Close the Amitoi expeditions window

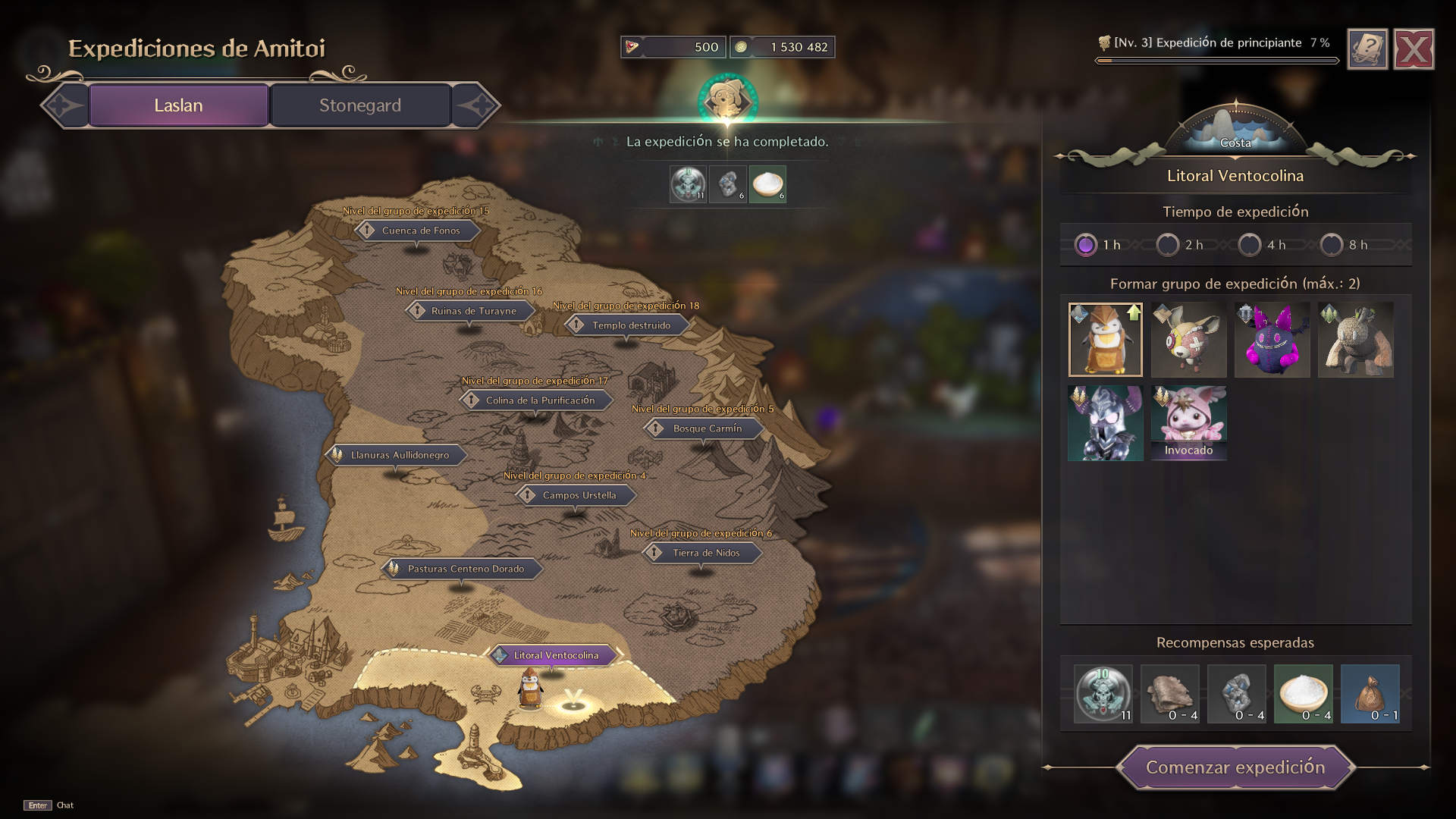[x=1414, y=50]
